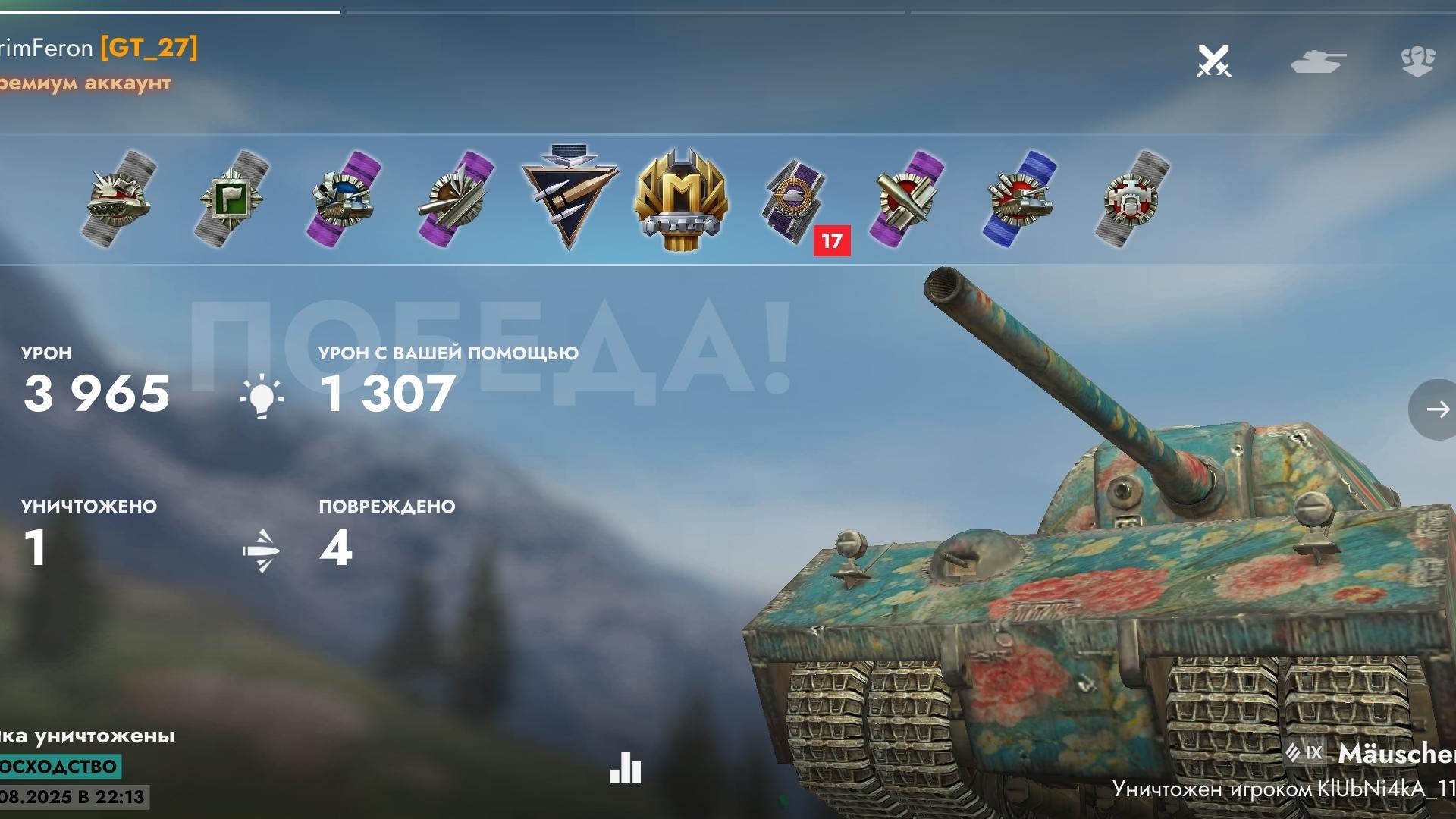This screenshot has width=1456, height=819.
Task: Select the golden Mastery M badge
Action: pos(681,199)
